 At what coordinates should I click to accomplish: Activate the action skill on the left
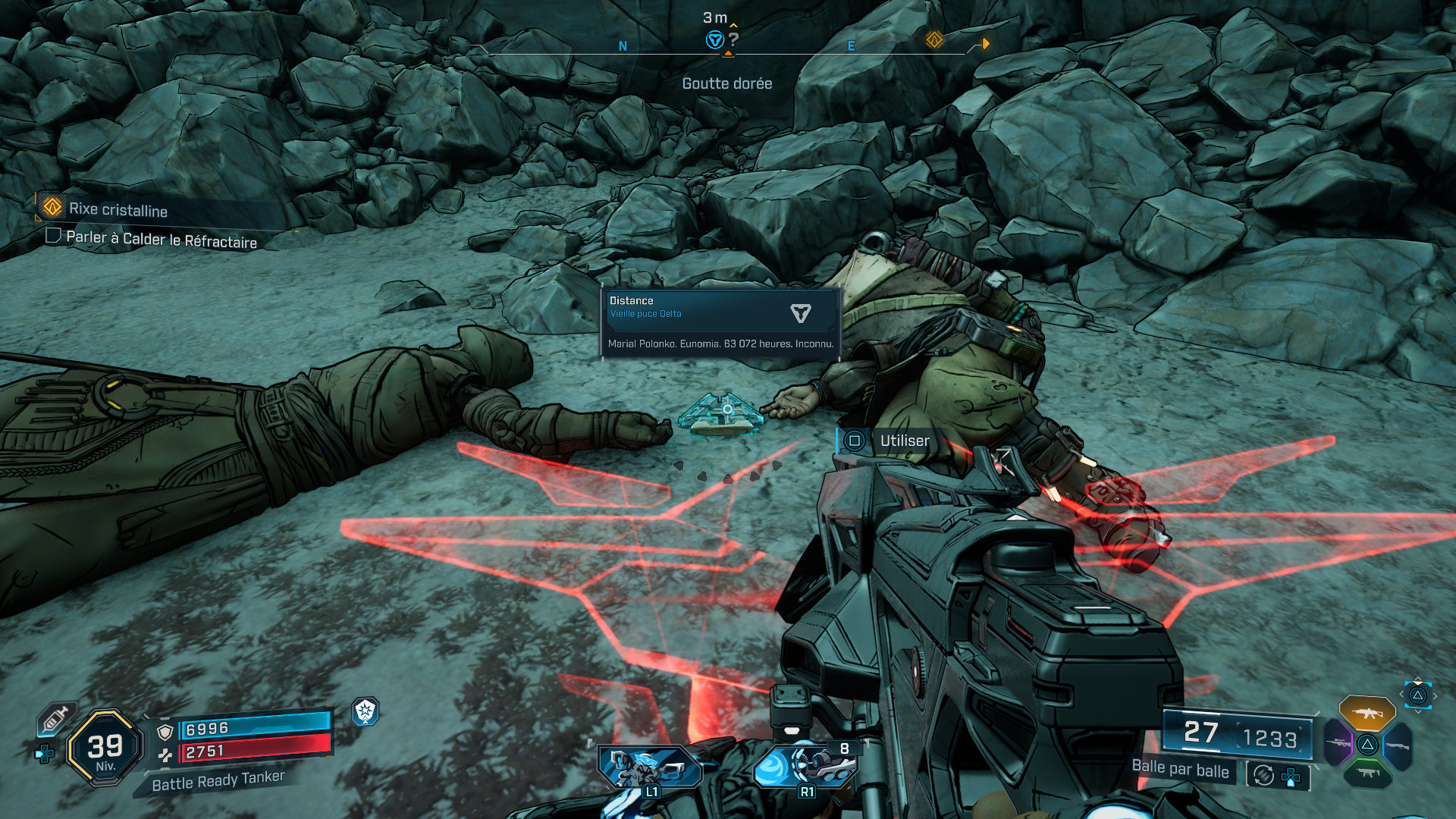pyautogui.click(x=649, y=767)
